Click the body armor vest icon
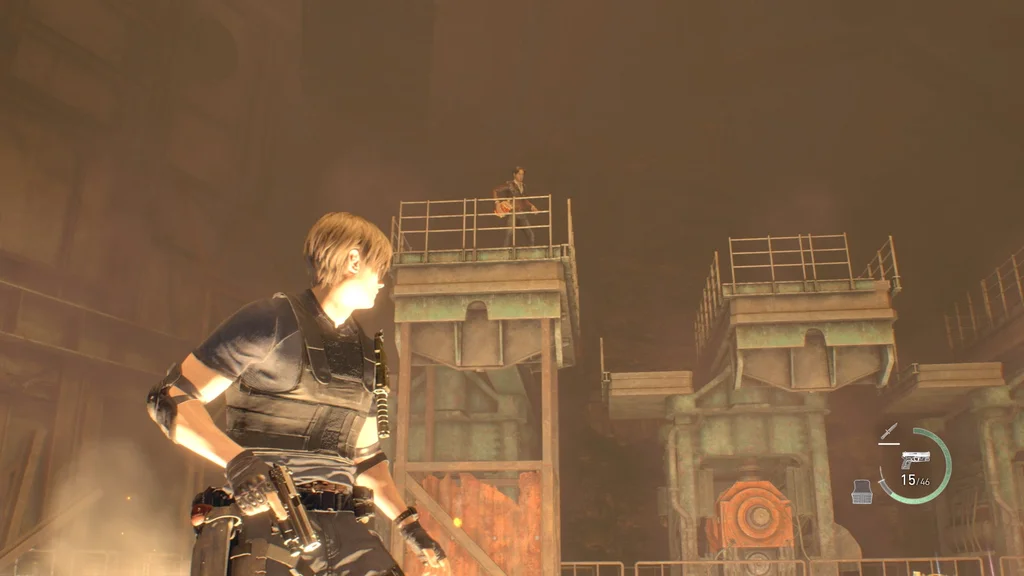Viewport: 1024px width, 576px height. click(861, 490)
